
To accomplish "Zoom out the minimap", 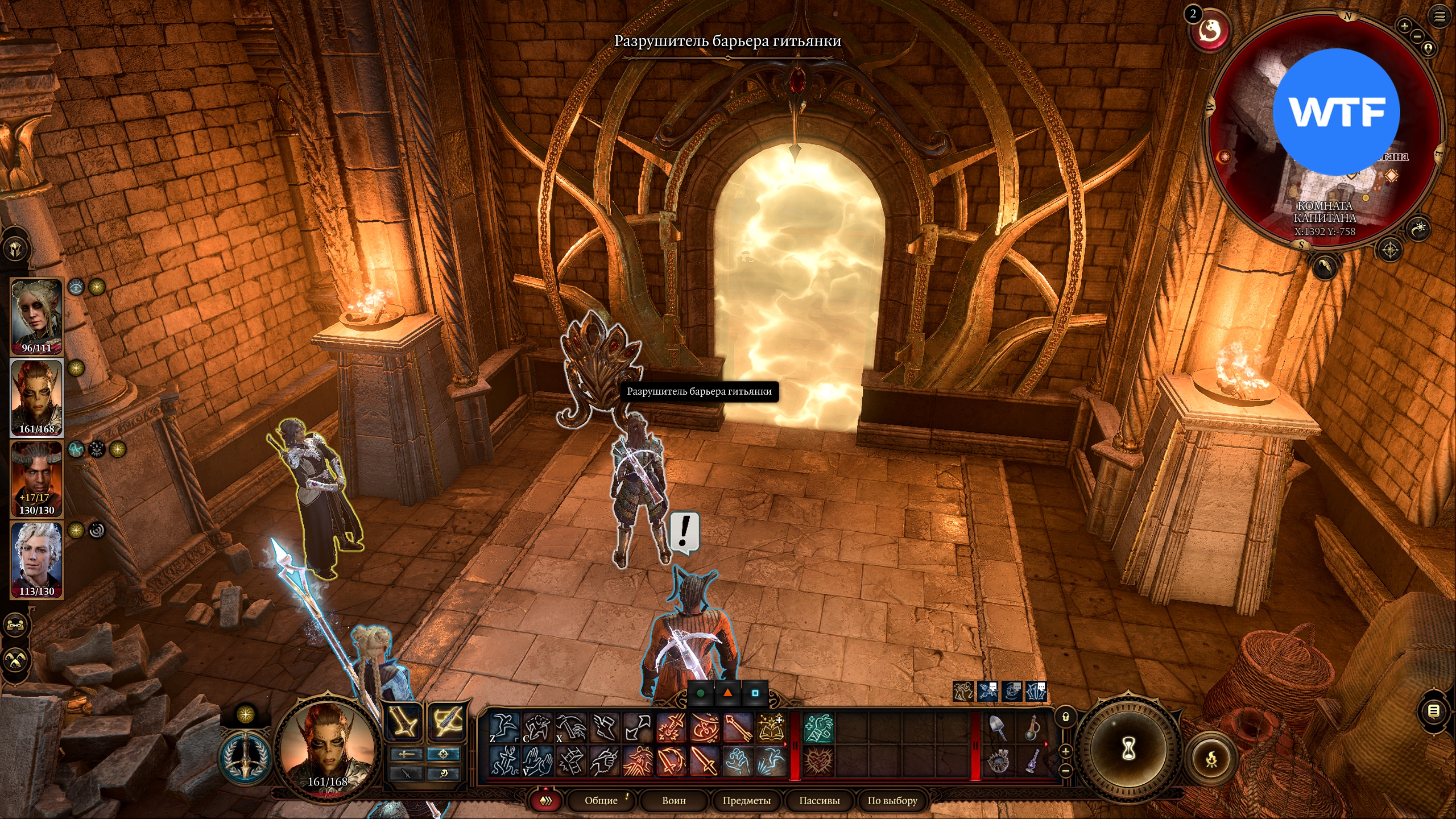I will tap(1417, 36).
